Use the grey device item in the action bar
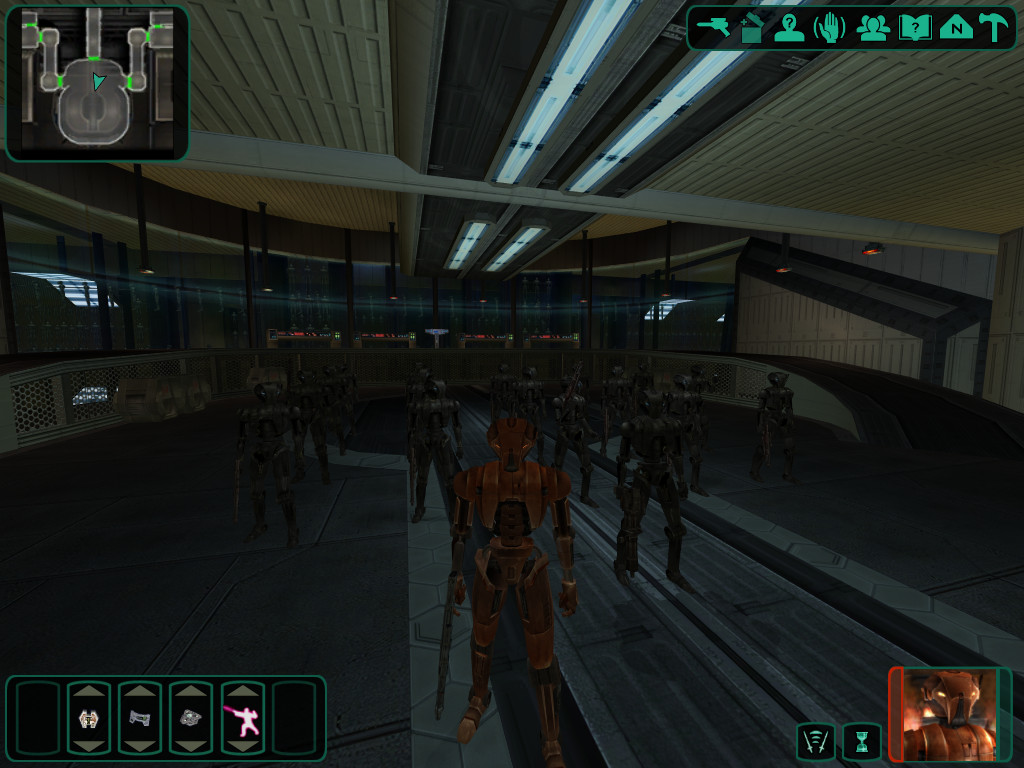Screen dimensions: 1024x768 coord(139,717)
